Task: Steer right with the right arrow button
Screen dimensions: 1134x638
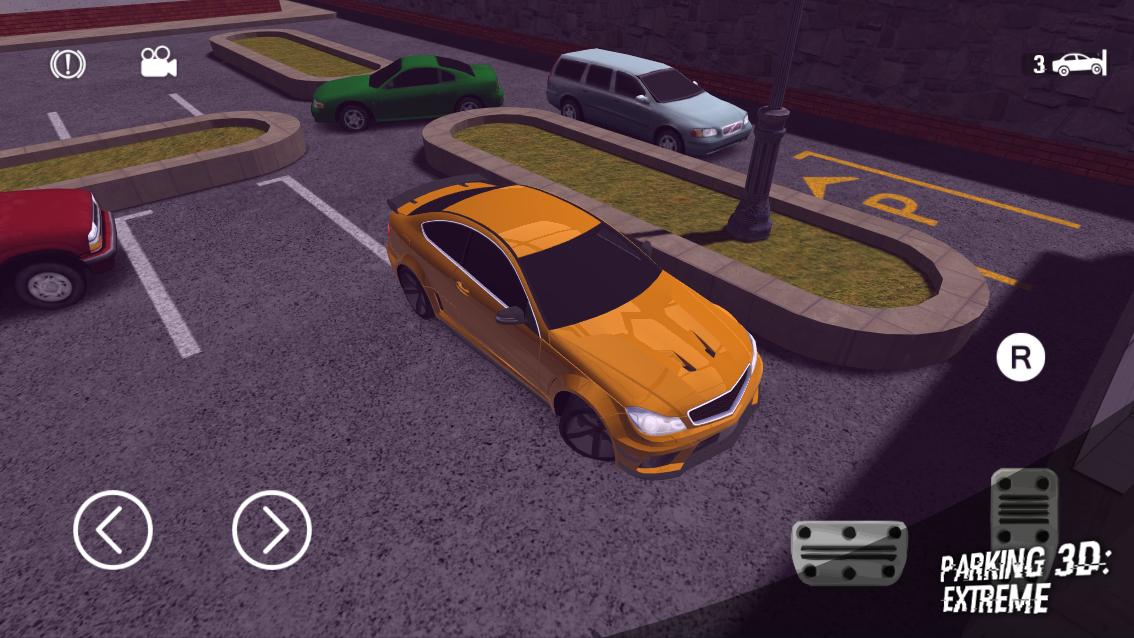Action: 272,530
